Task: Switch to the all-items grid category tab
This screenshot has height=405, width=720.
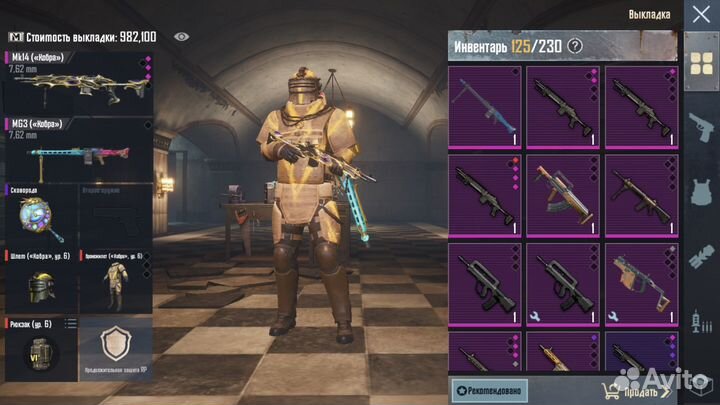Action: (x=698, y=64)
